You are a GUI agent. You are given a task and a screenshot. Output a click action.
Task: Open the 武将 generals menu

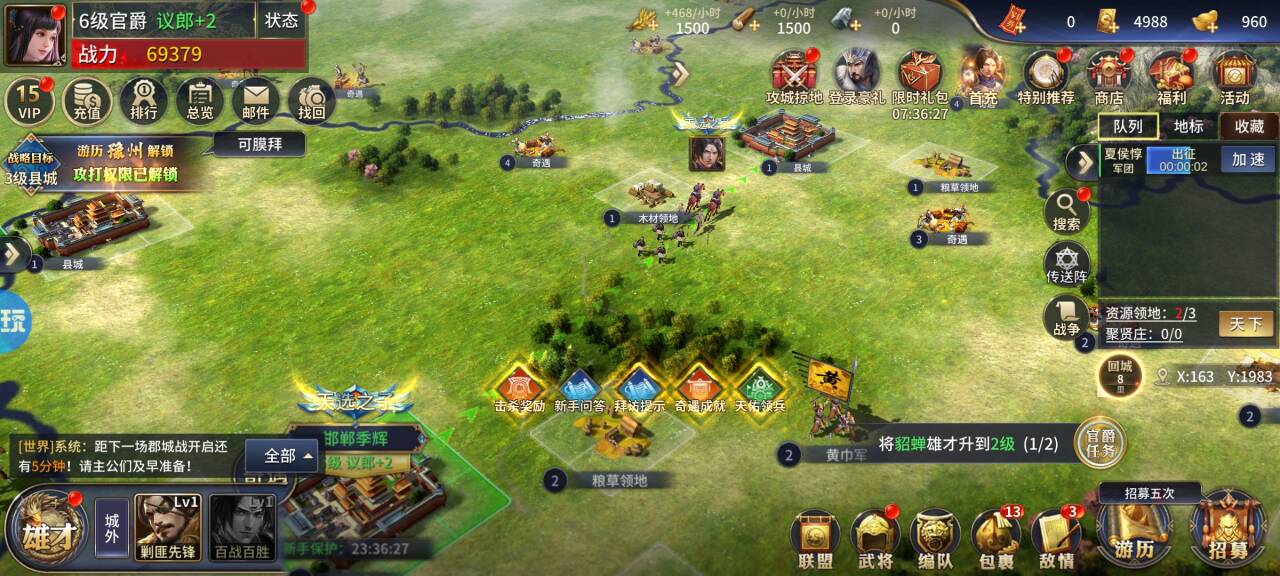(x=876, y=540)
